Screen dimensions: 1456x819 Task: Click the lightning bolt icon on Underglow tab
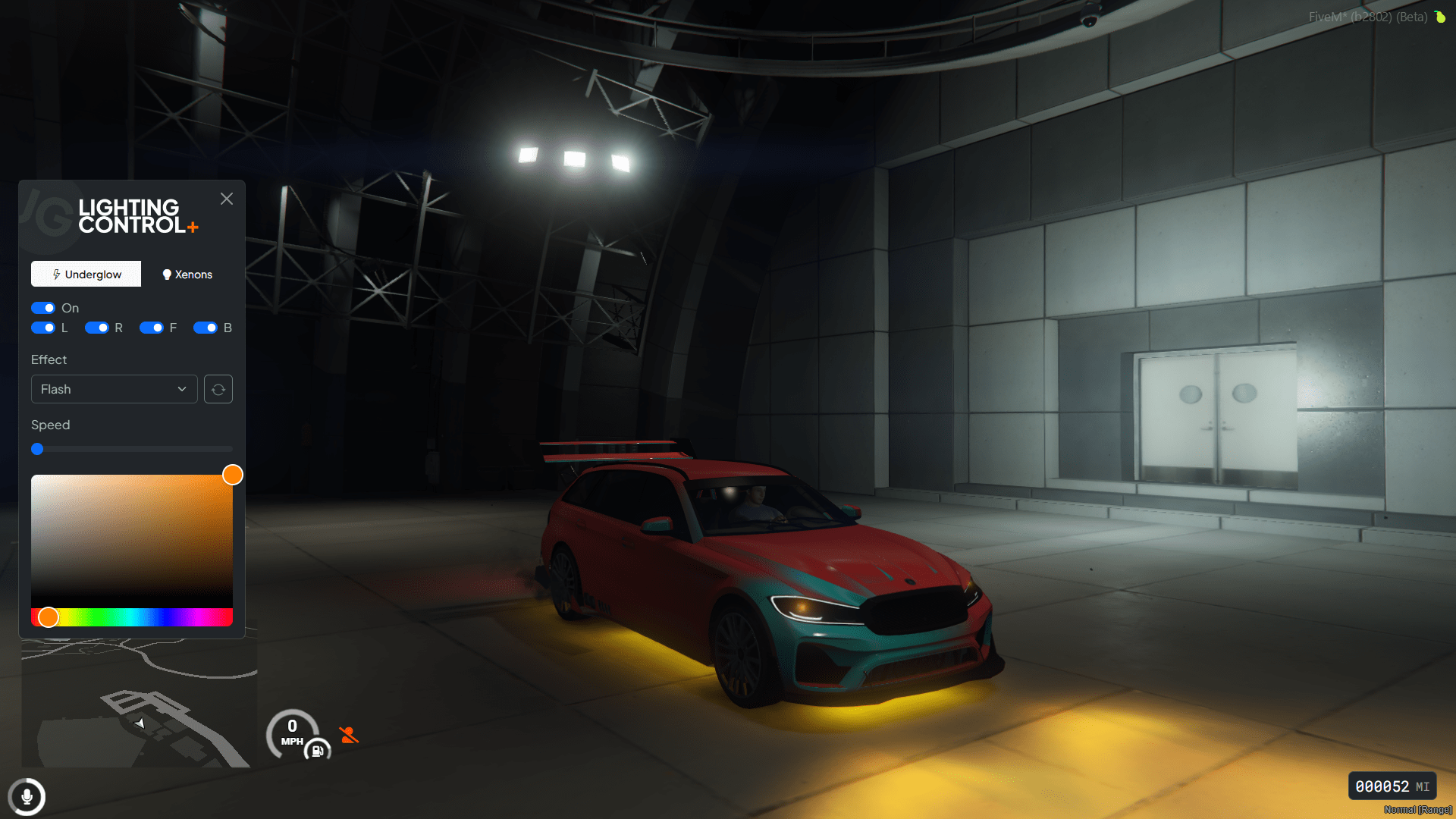click(x=58, y=275)
